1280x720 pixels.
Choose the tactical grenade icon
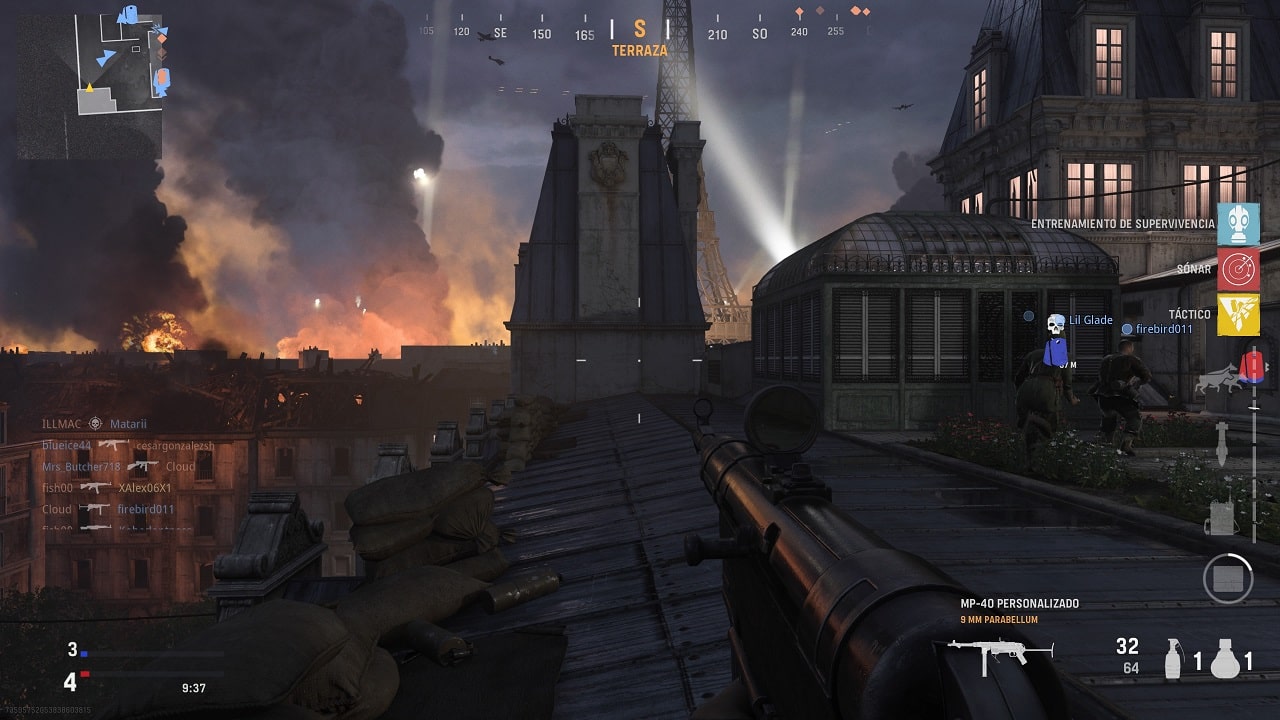(x=1174, y=659)
